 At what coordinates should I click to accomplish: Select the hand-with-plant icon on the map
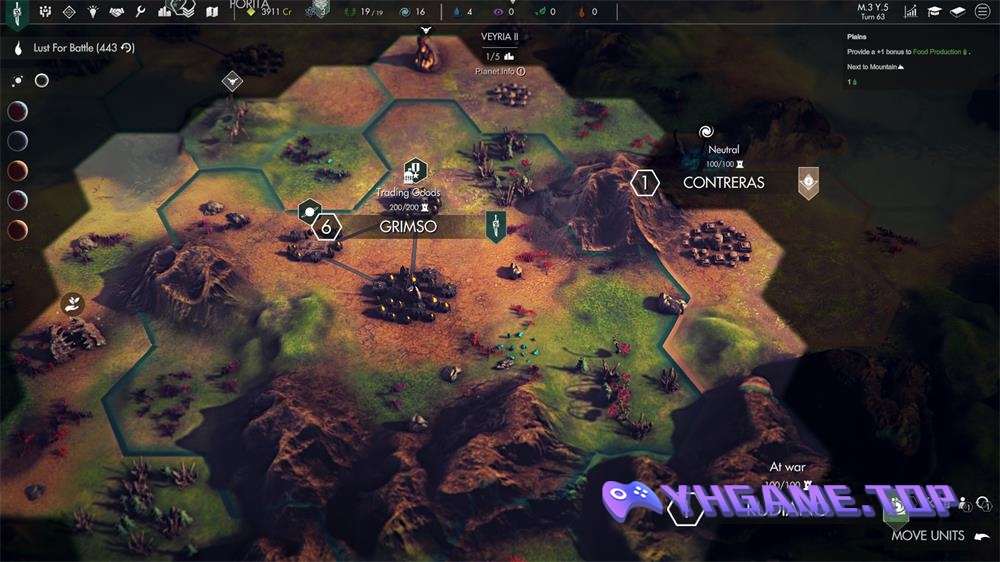[x=72, y=303]
